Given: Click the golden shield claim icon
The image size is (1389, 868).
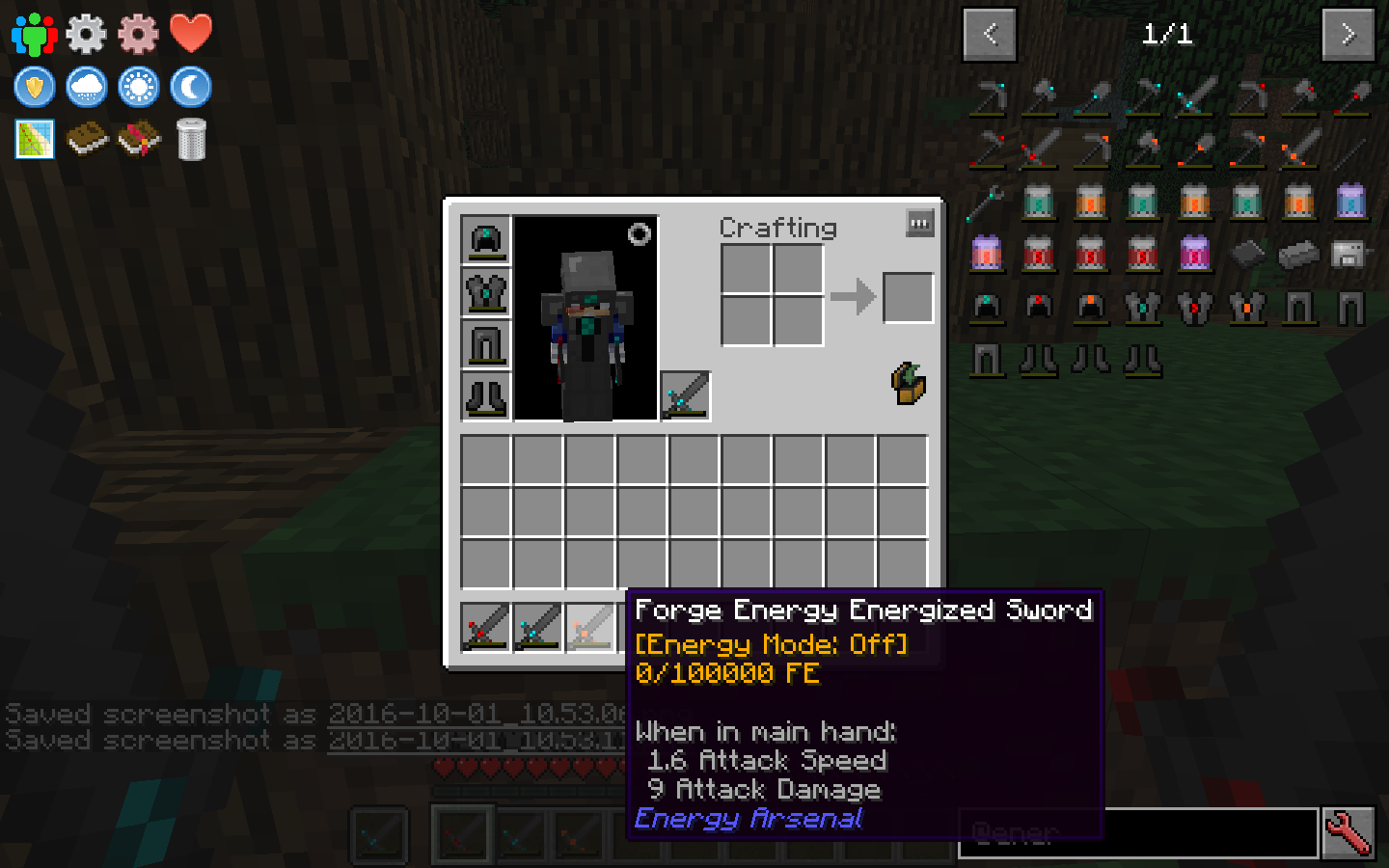Looking at the screenshot, I should (x=34, y=87).
